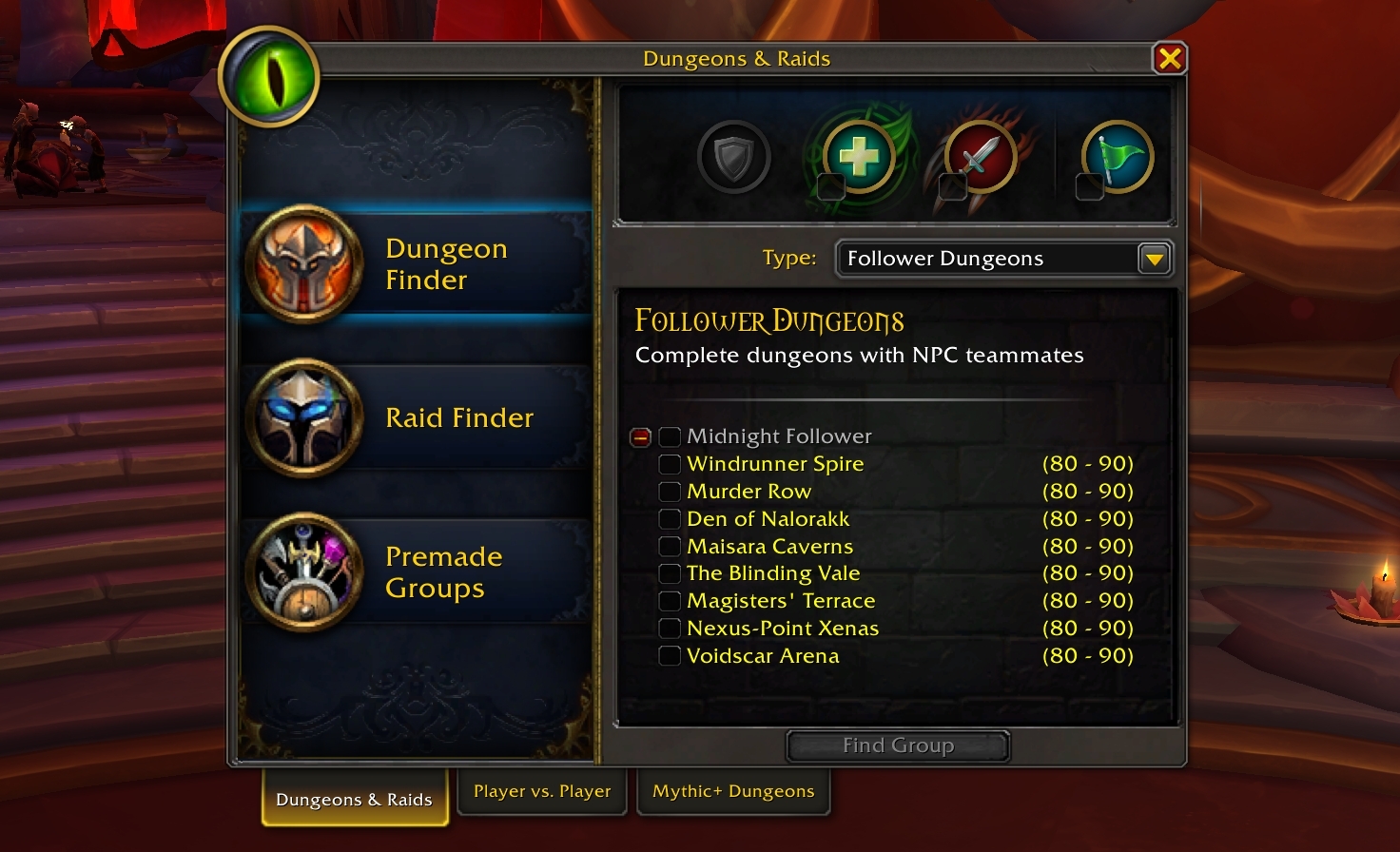Viewport: 1400px width, 852px height.
Task: Open the dungeon Type dropdown
Action: pos(1154,259)
